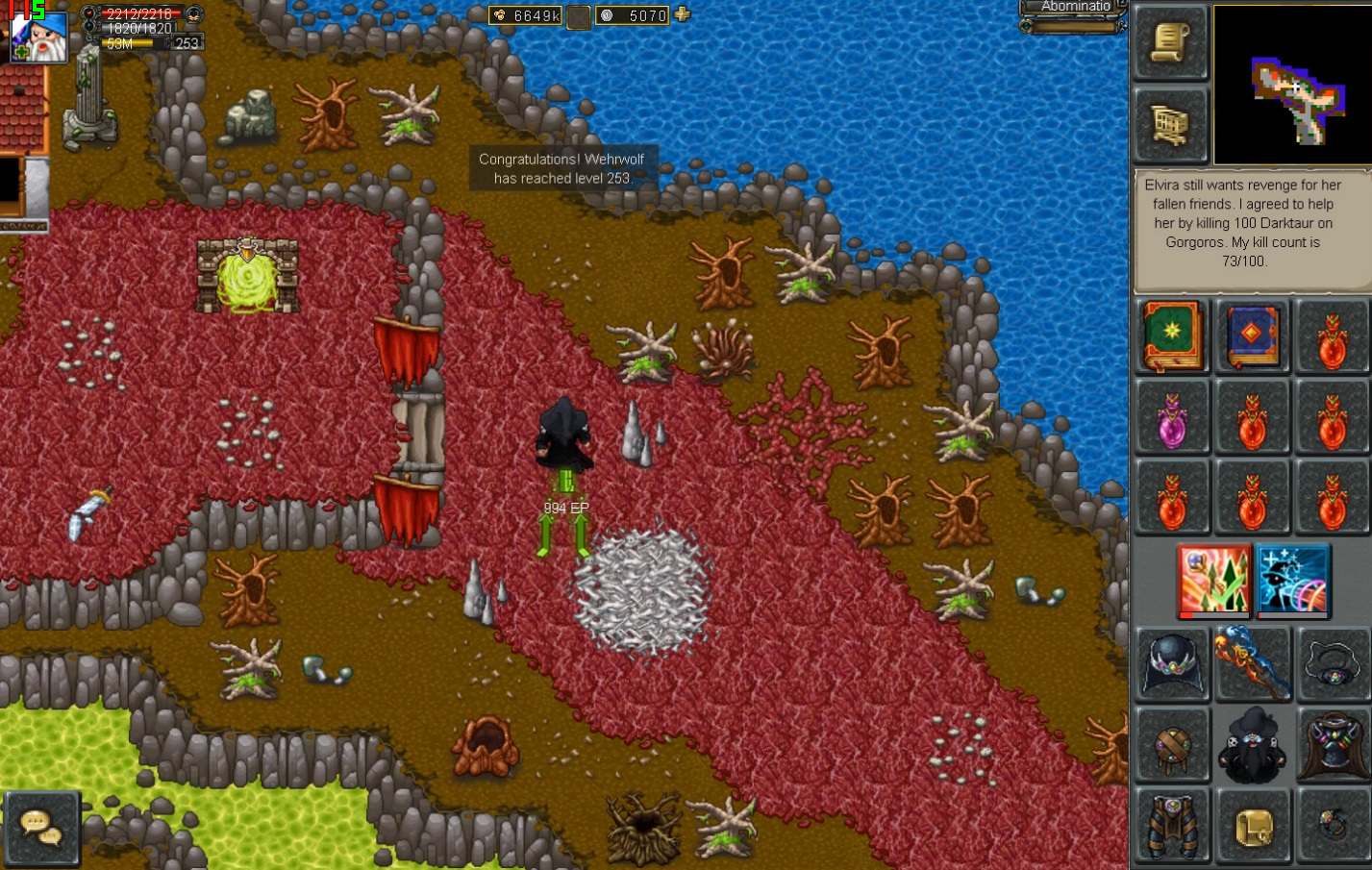Open the shopping cart store

tap(1170, 124)
